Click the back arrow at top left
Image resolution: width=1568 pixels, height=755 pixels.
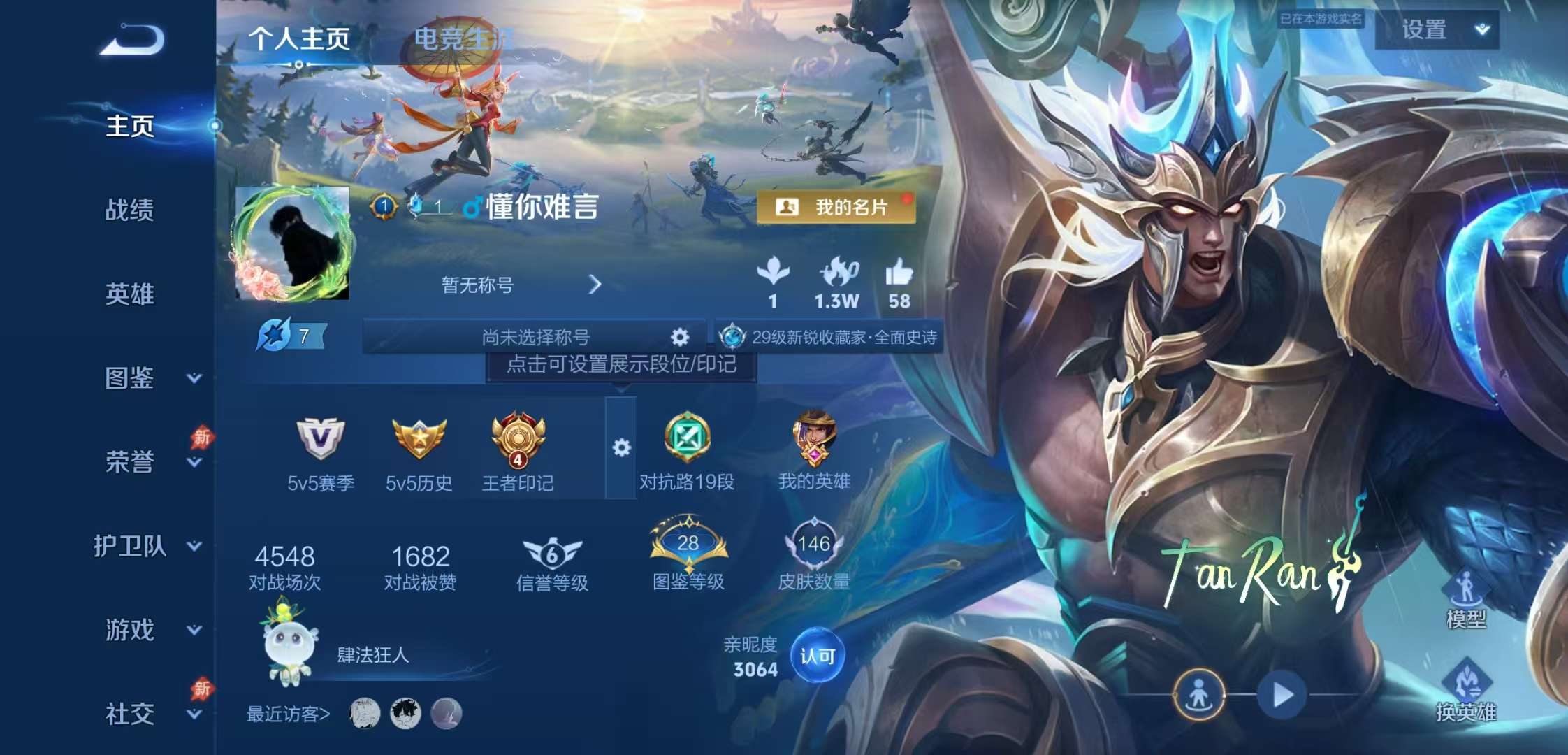133,40
